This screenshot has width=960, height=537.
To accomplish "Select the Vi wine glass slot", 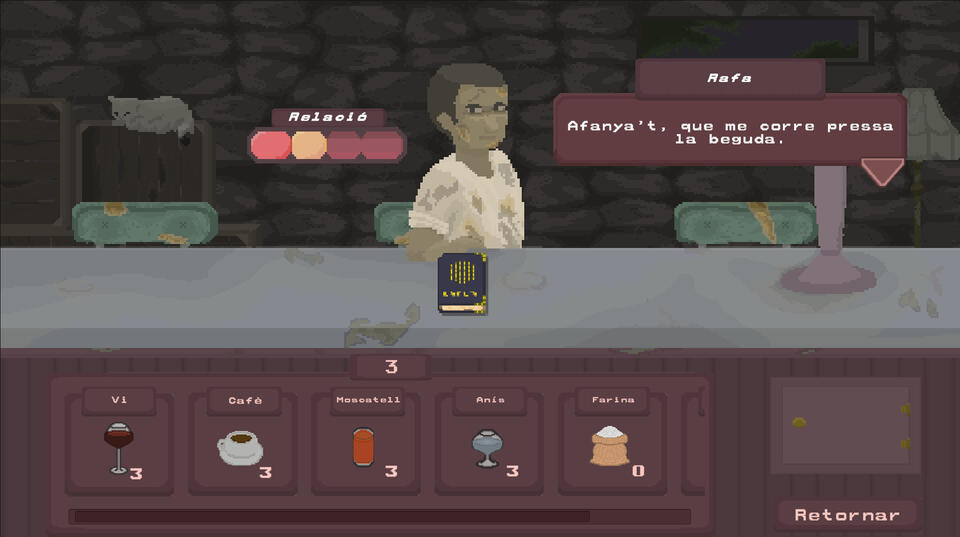I will point(119,446).
